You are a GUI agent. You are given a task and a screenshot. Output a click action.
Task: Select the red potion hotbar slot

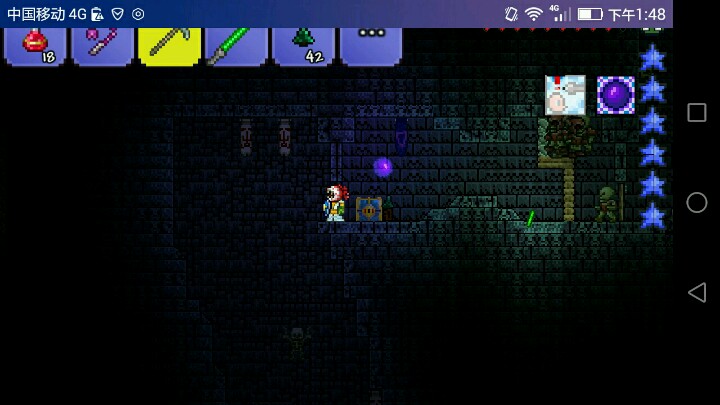[x=36, y=46]
